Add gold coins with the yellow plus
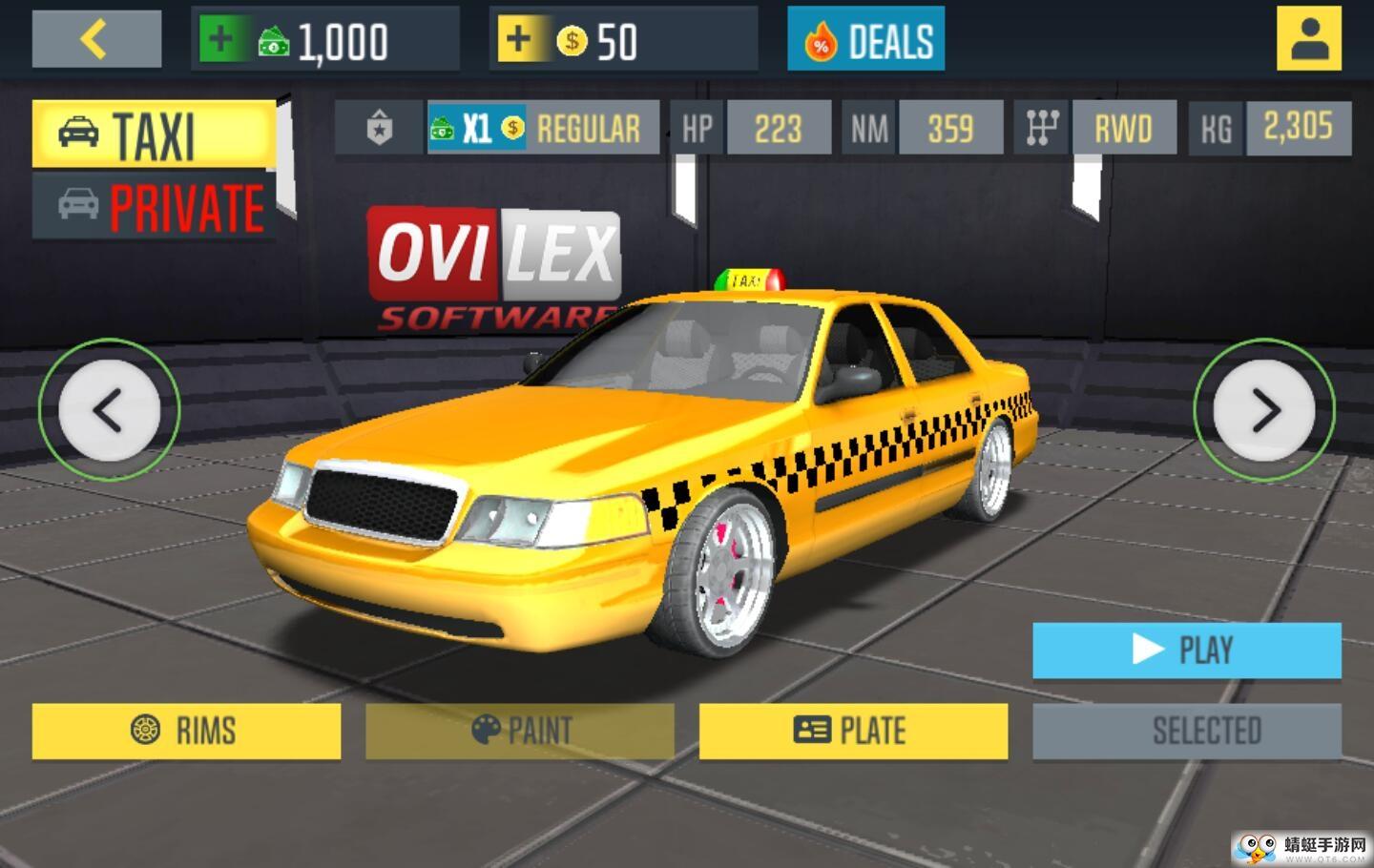The height and width of the screenshot is (868, 1374). click(518, 40)
